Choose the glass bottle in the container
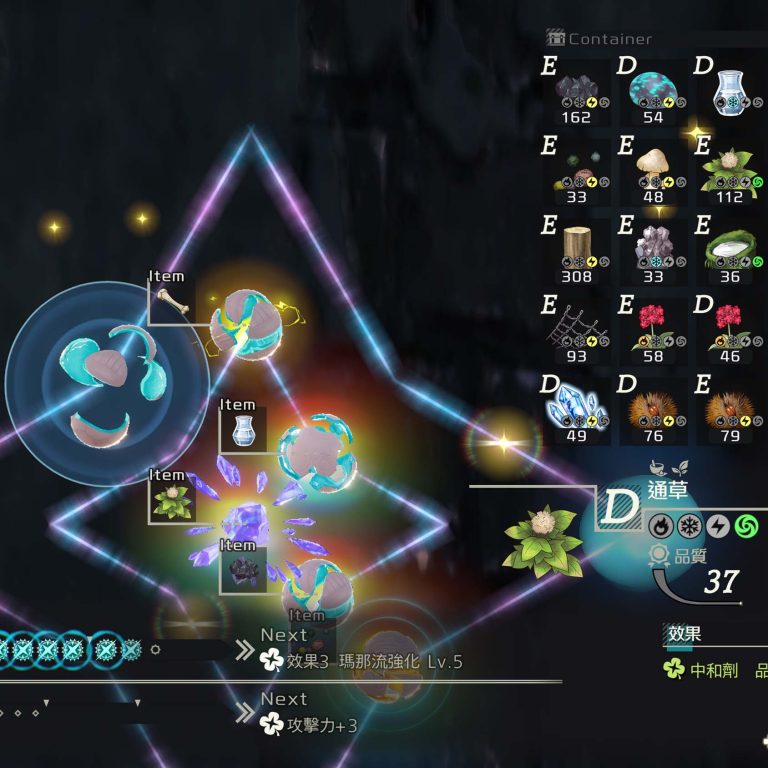 click(x=730, y=93)
